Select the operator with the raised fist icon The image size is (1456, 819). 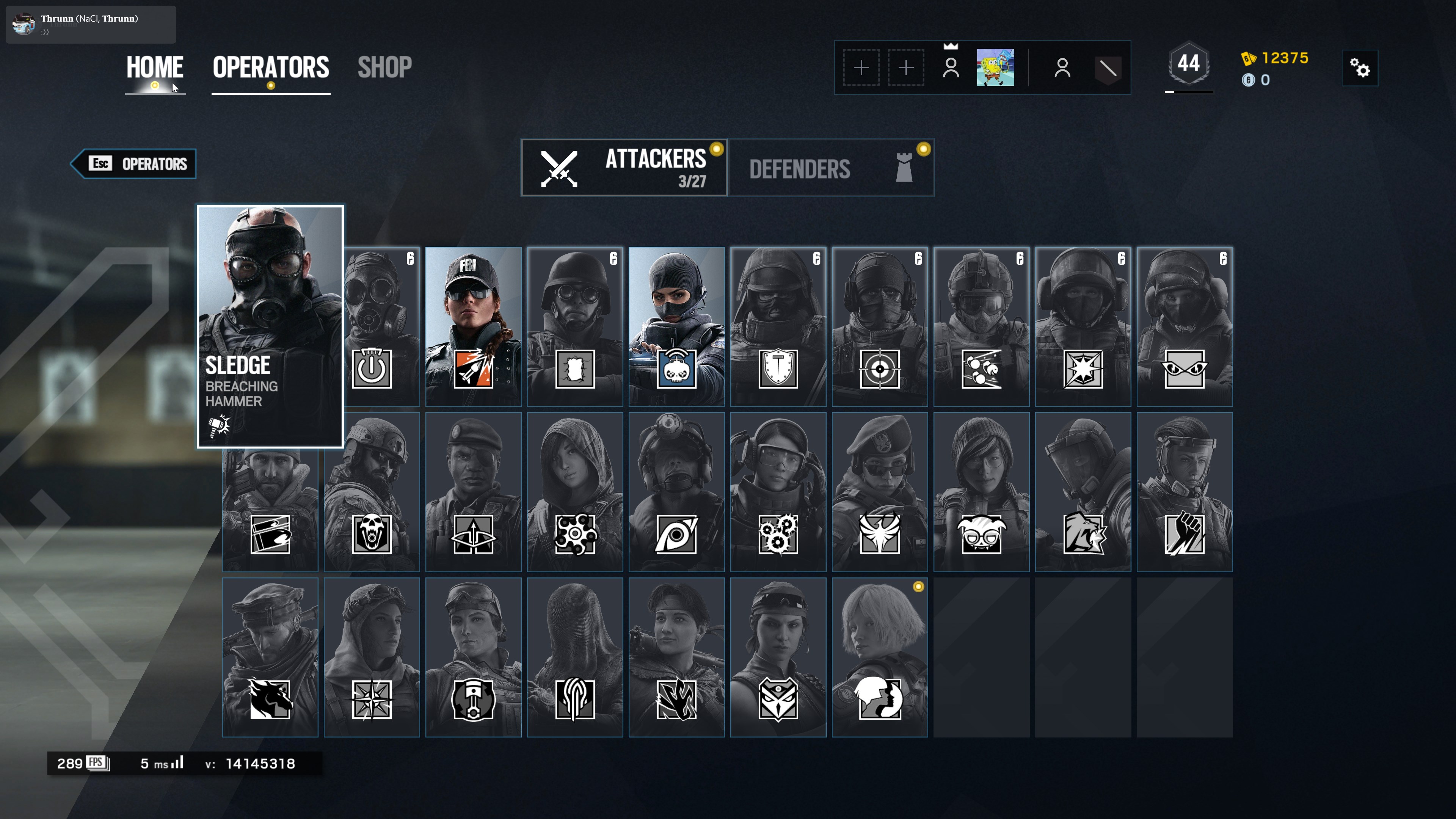point(1184,492)
